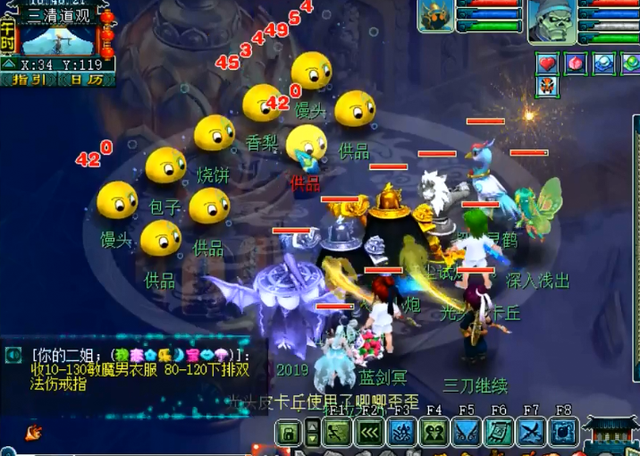Activate the F2 triple-chevron skill
This screenshot has height=456, width=640.
[x=369, y=432]
